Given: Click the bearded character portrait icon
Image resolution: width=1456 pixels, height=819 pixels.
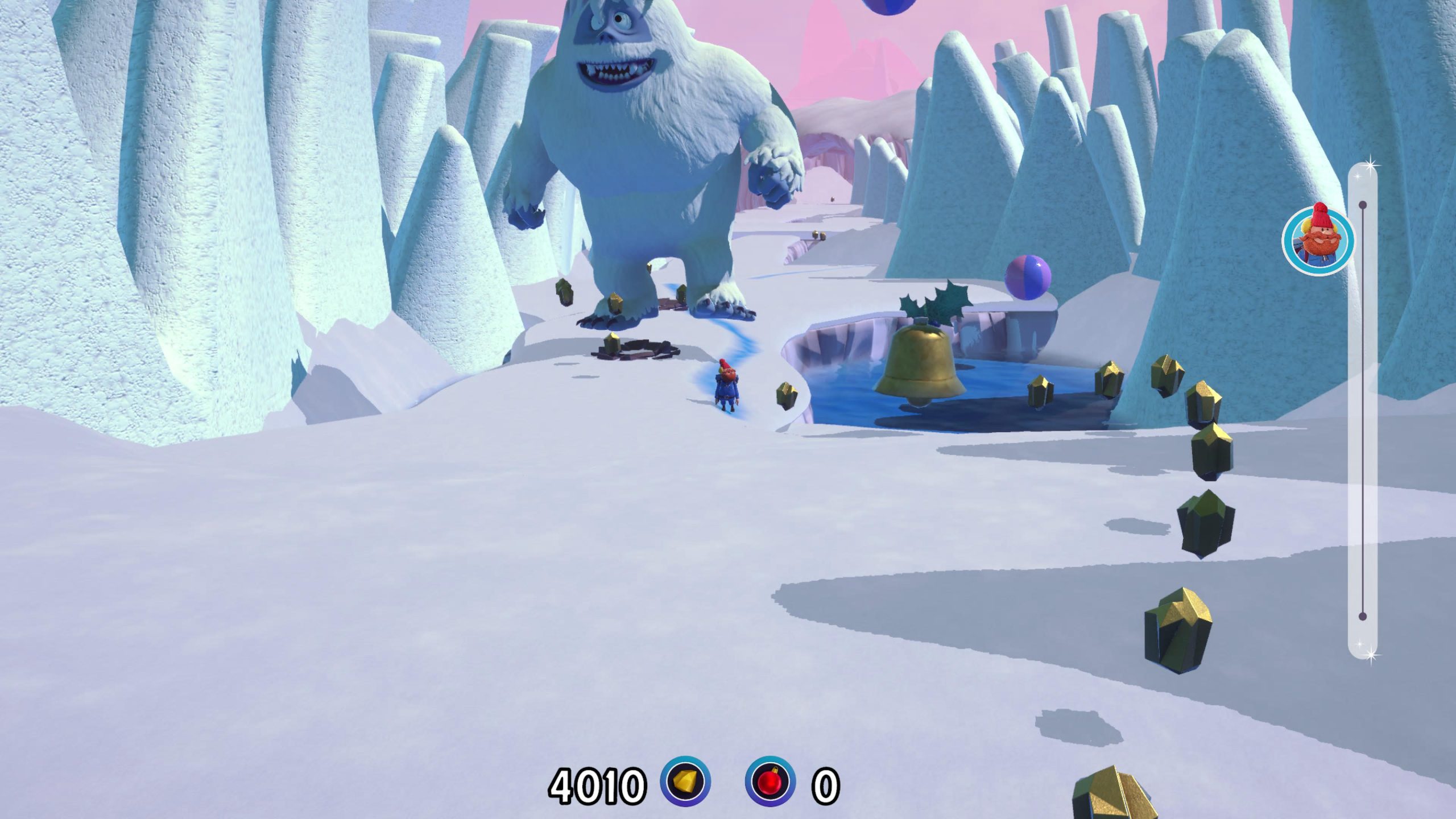Looking at the screenshot, I should [1318, 241].
